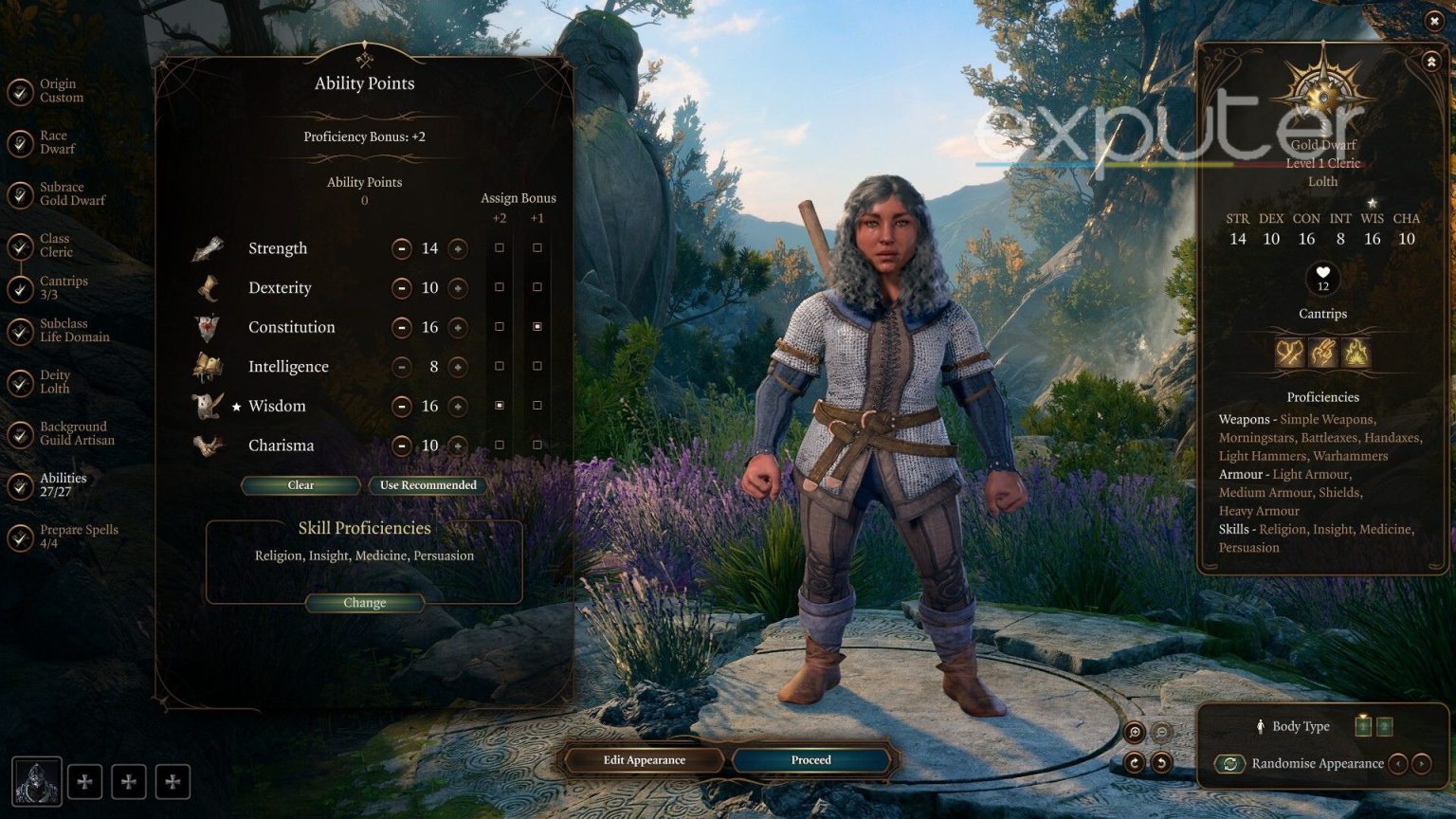Viewport: 1456px width, 819px height.
Task: Collapse the character summary with the chevron arrow
Action: coord(1430,61)
